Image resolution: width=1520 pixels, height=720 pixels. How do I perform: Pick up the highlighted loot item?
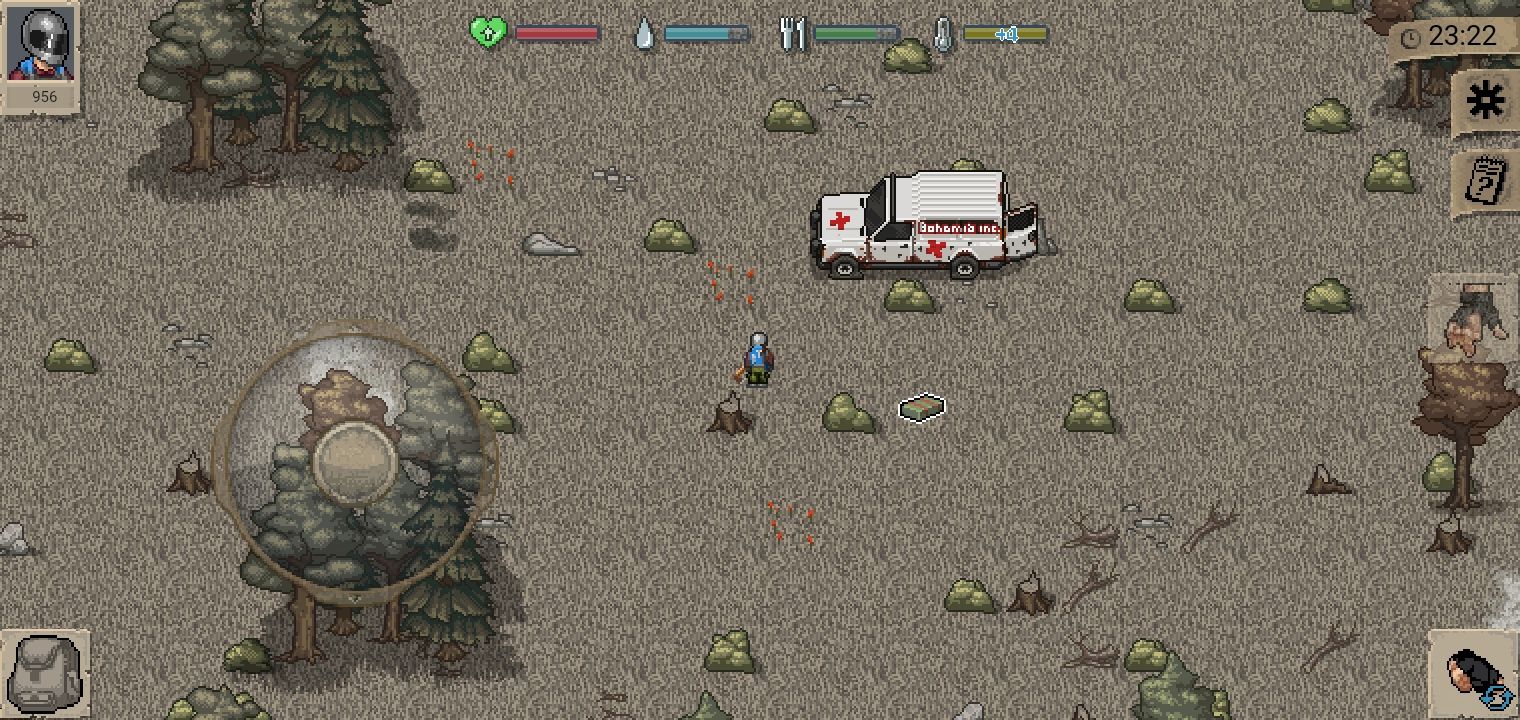(921, 408)
